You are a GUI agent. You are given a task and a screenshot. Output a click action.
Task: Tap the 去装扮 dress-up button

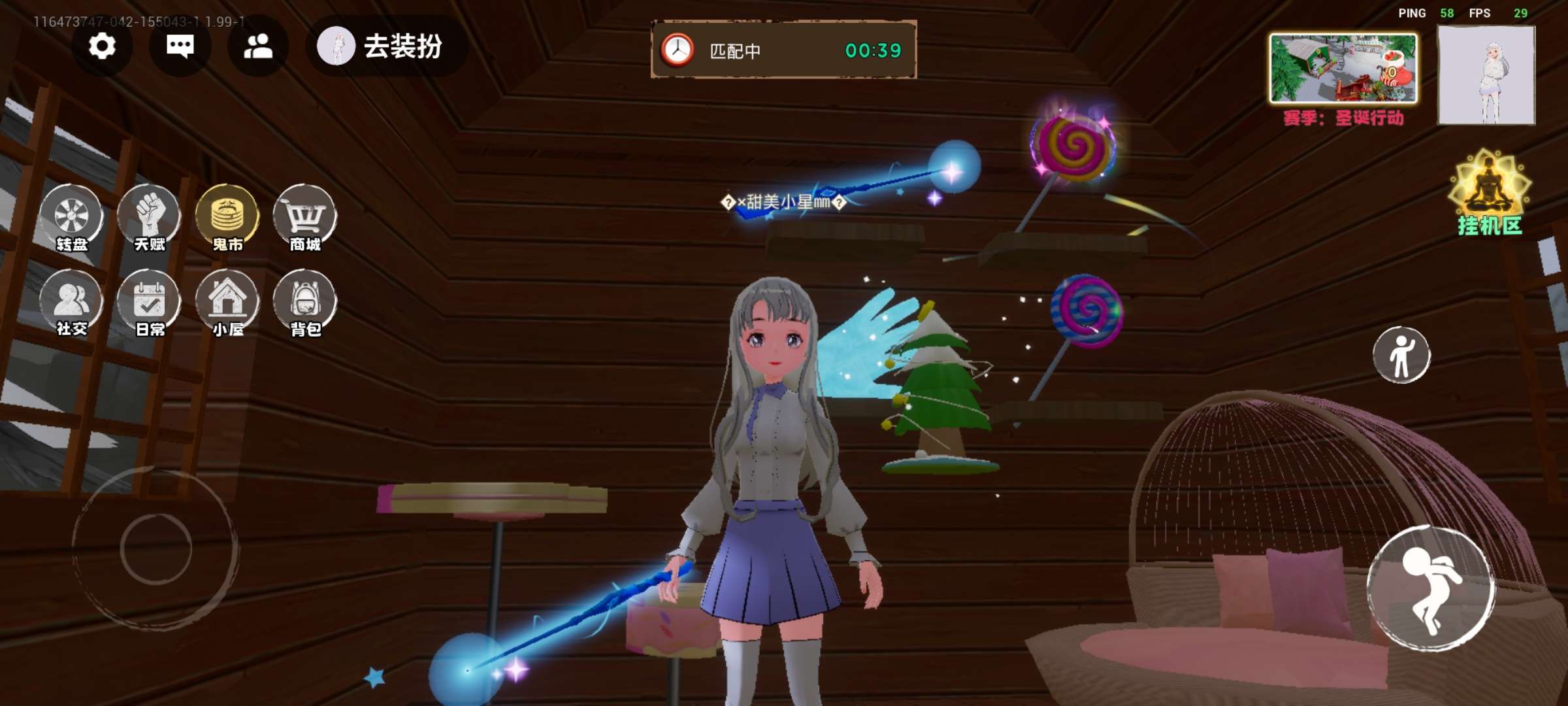click(x=386, y=46)
